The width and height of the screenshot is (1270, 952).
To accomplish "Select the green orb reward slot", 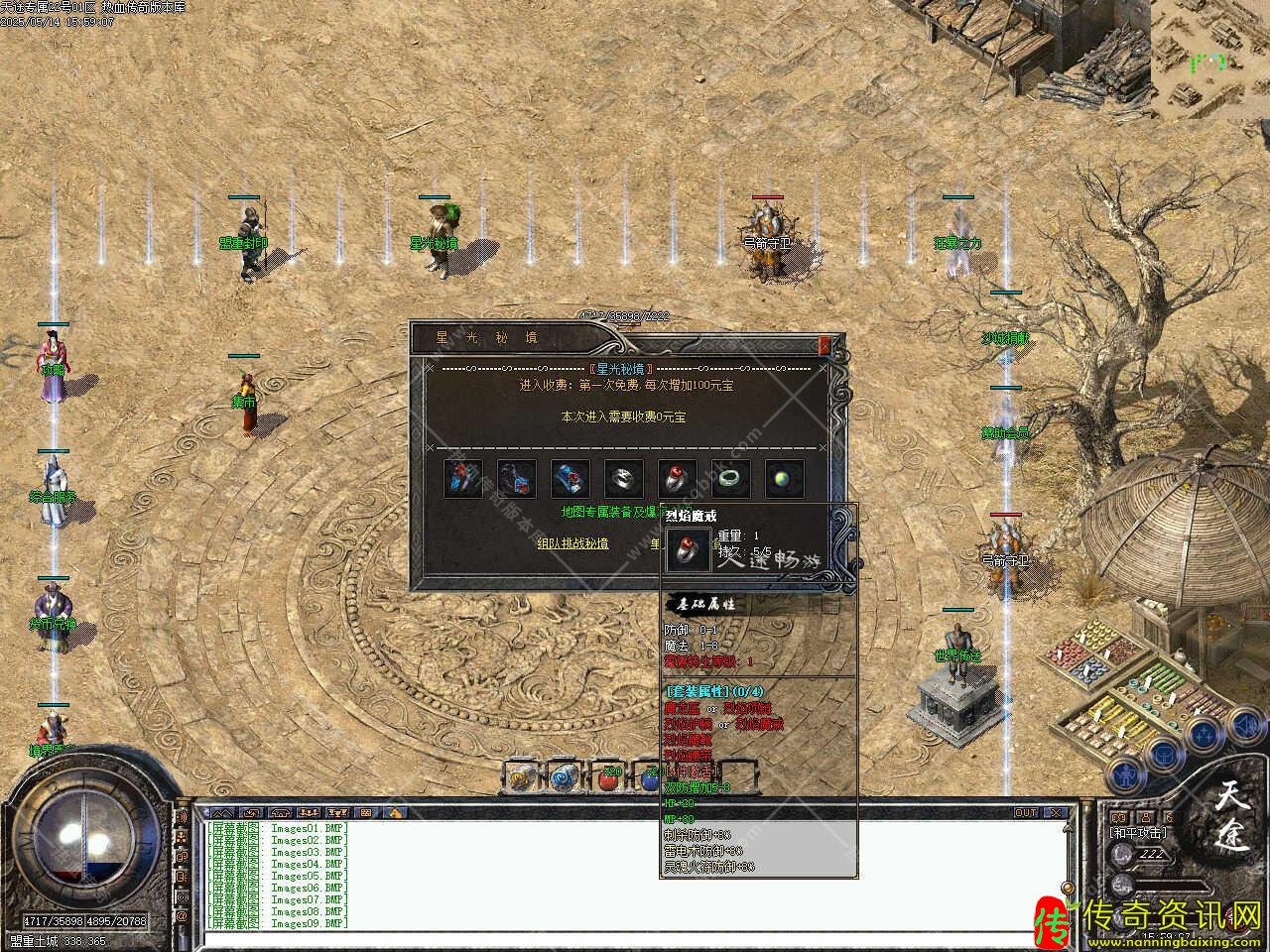I will [x=784, y=479].
